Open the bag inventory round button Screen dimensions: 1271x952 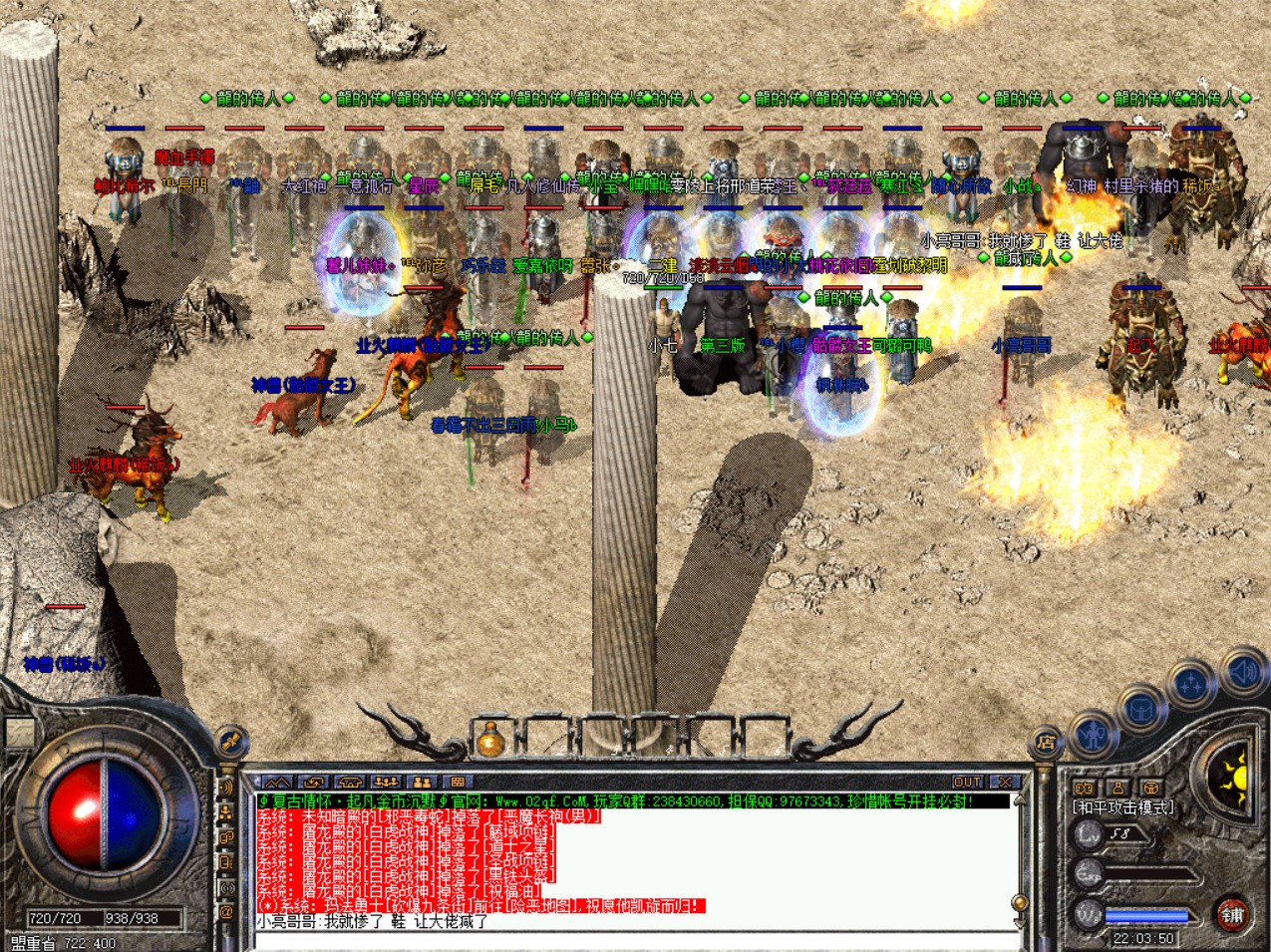tap(1141, 709)
